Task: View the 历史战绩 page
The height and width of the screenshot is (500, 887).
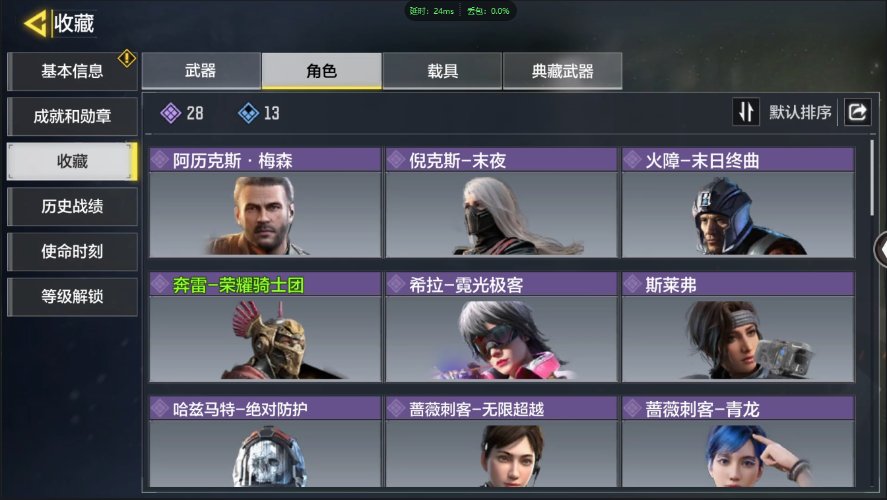Action: point(71,207)
